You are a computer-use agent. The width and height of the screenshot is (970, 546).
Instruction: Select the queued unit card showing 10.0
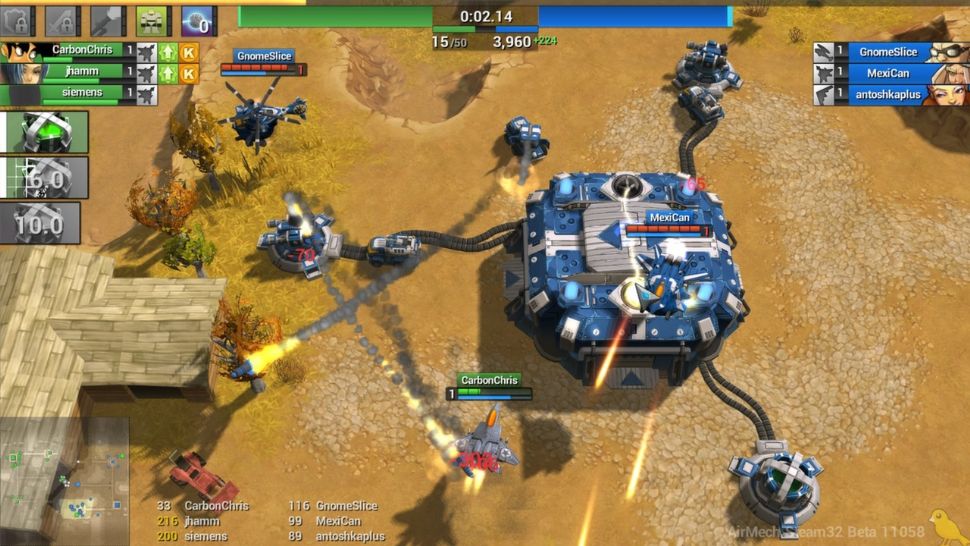click(40, 223)
